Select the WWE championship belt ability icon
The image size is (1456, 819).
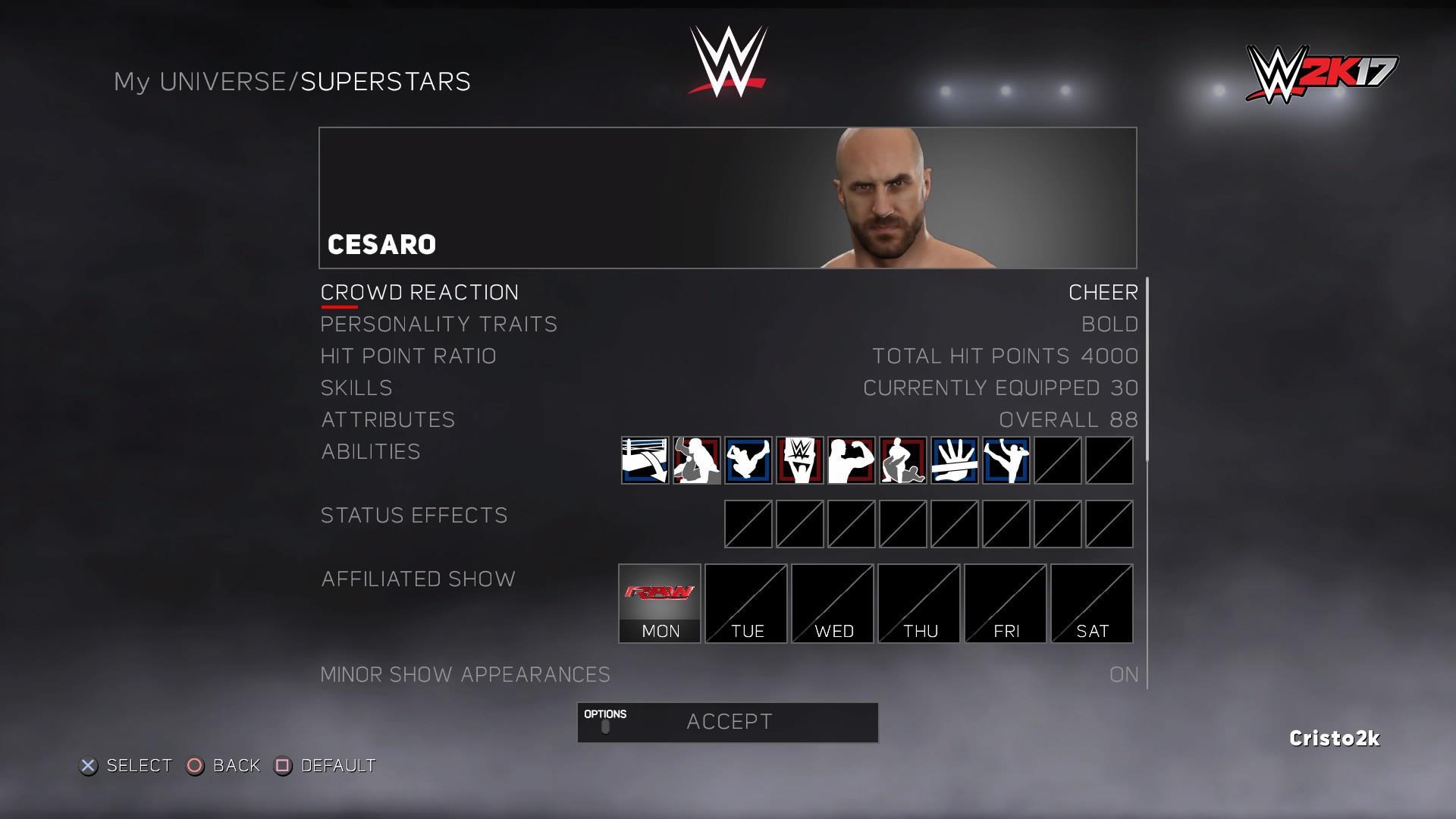point(800,460)
